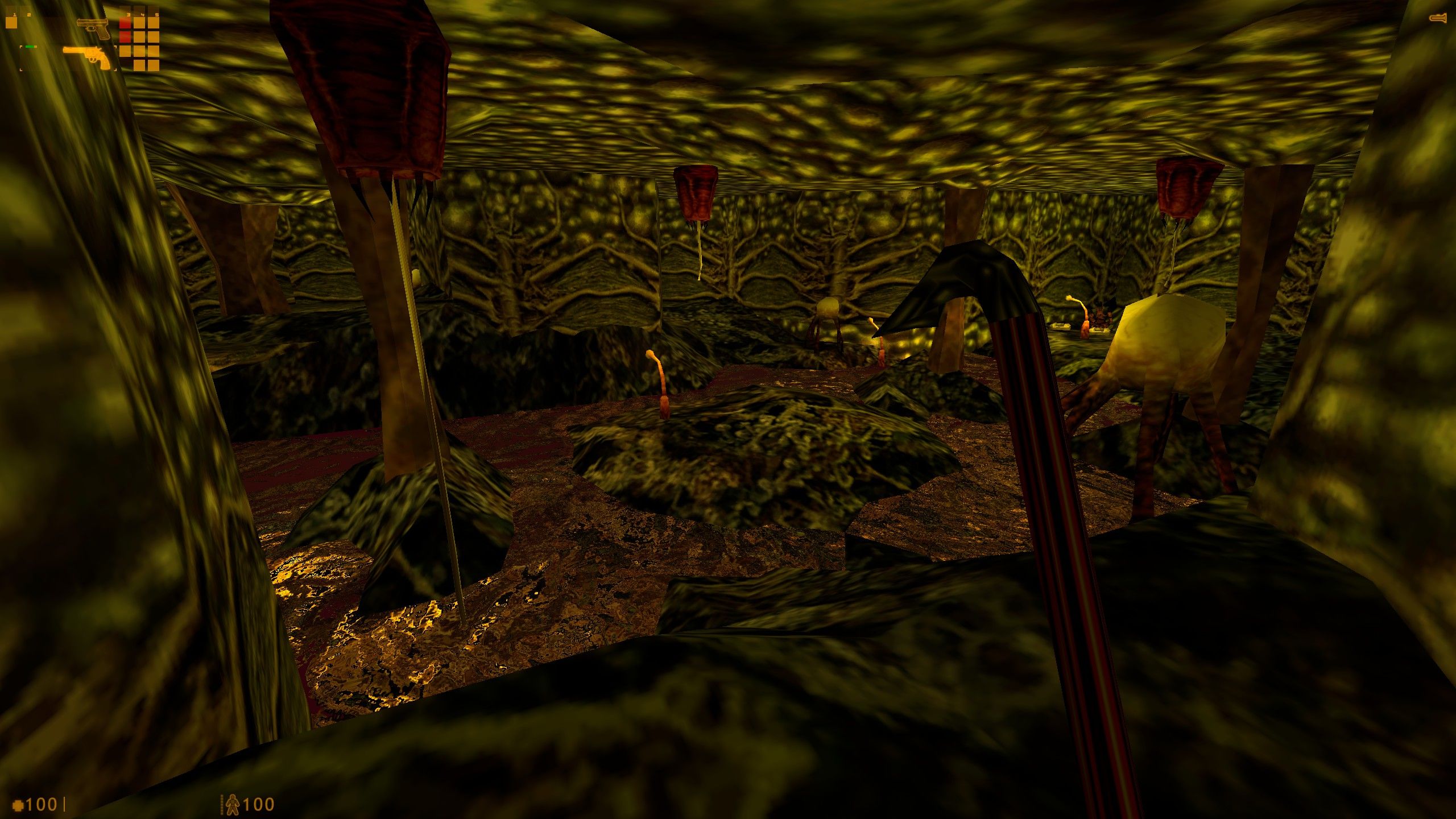Click the health value reading 100
1456x819 pixels.
tap(42, 804)
